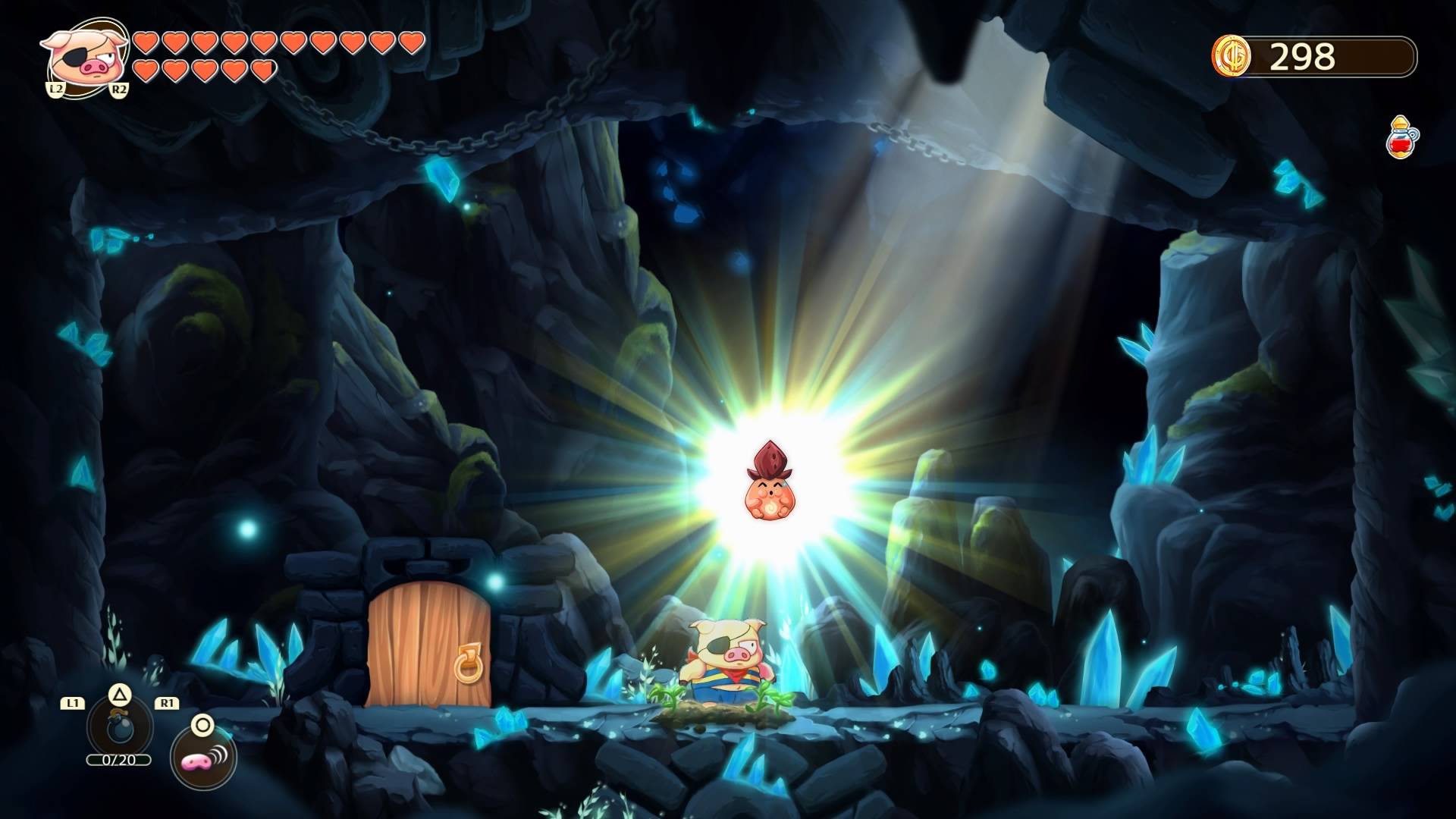Click the half-filled heart on the second row
This screenshot has width=1456, height=819.
(264, 70)
